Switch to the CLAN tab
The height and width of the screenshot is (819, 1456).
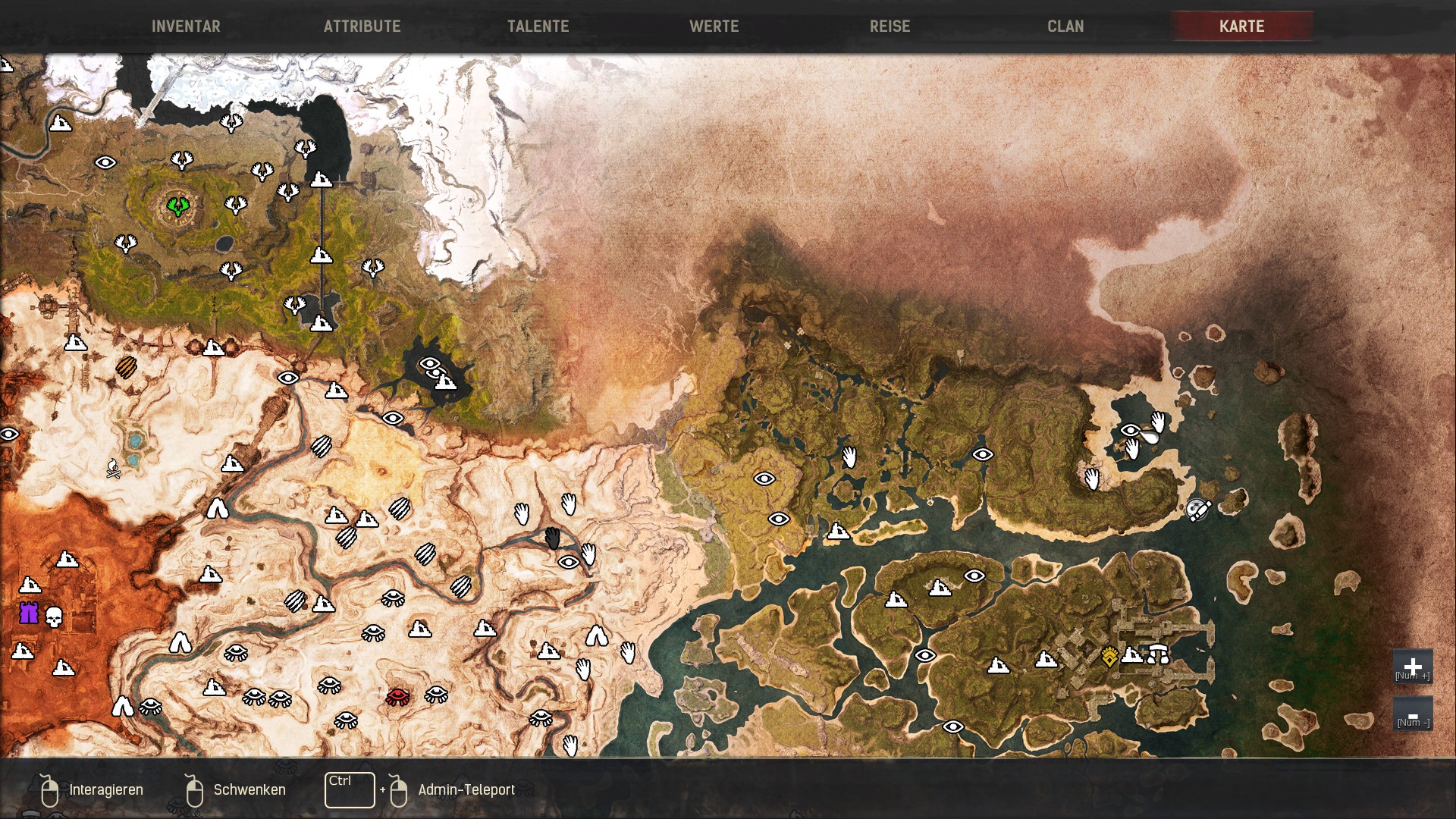click(1065, 27)
